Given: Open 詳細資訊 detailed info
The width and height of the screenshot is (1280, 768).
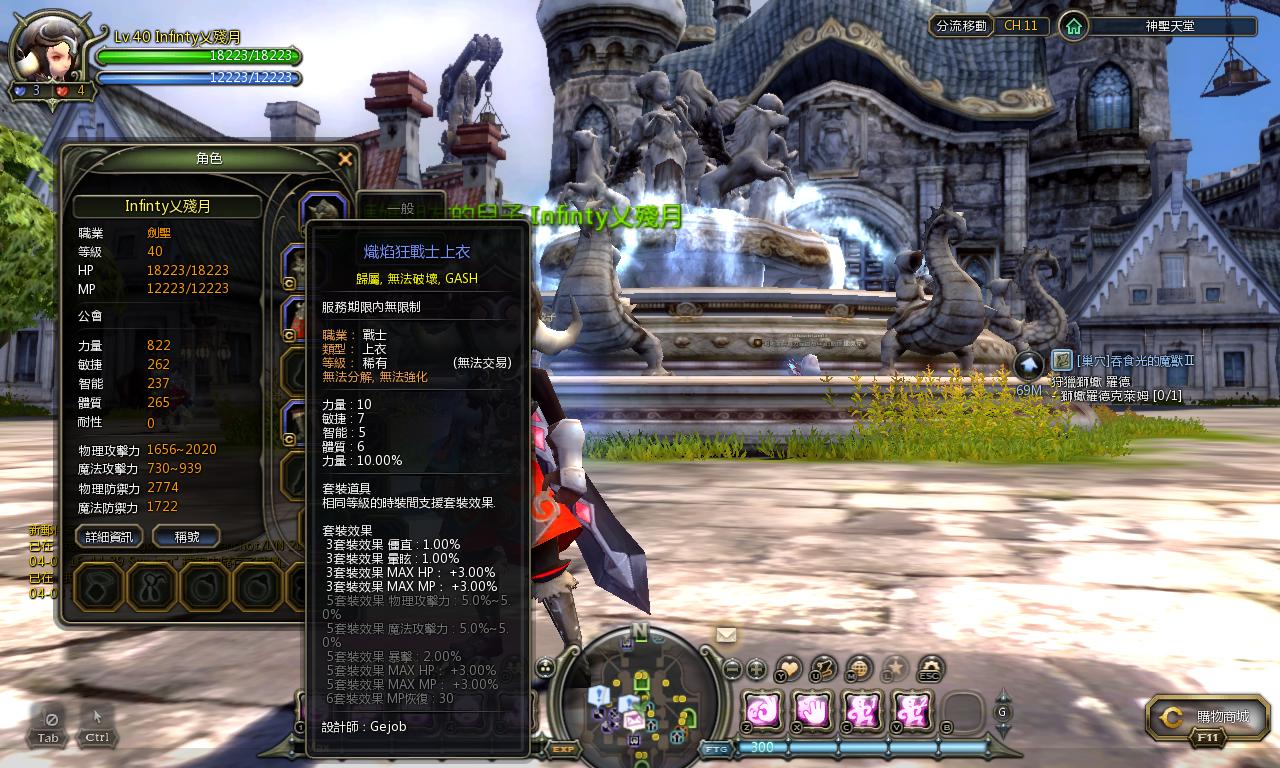Looking at the screenshot, I should click(109, 537).
